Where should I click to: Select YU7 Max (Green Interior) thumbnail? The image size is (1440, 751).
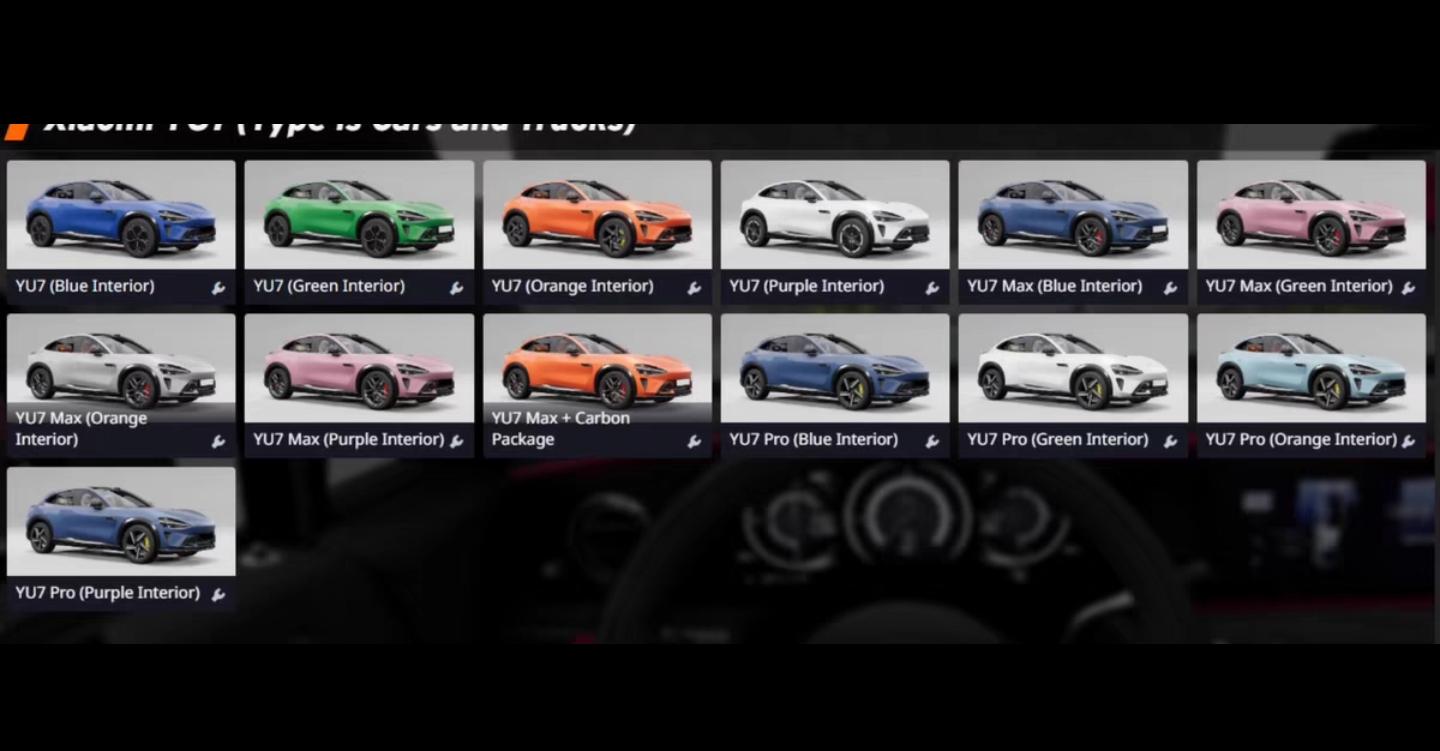click(x=1311, y=216)
